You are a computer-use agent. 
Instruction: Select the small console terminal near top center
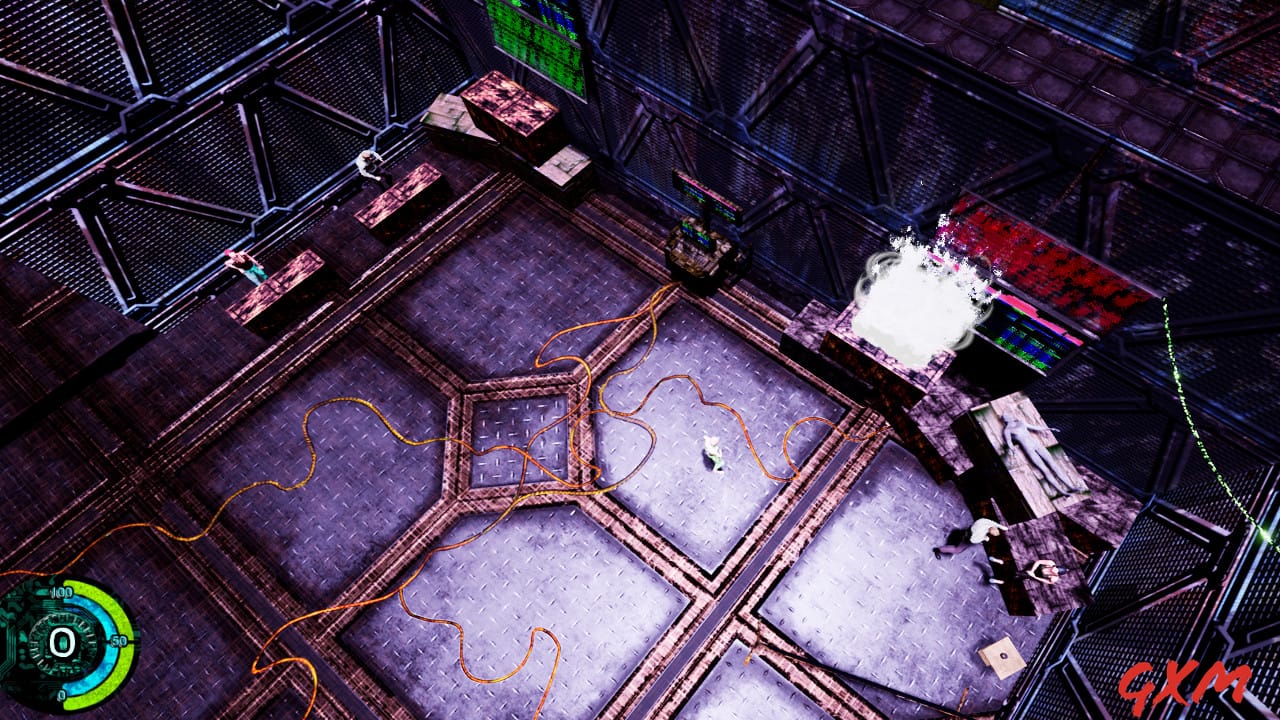pos(700,245)
